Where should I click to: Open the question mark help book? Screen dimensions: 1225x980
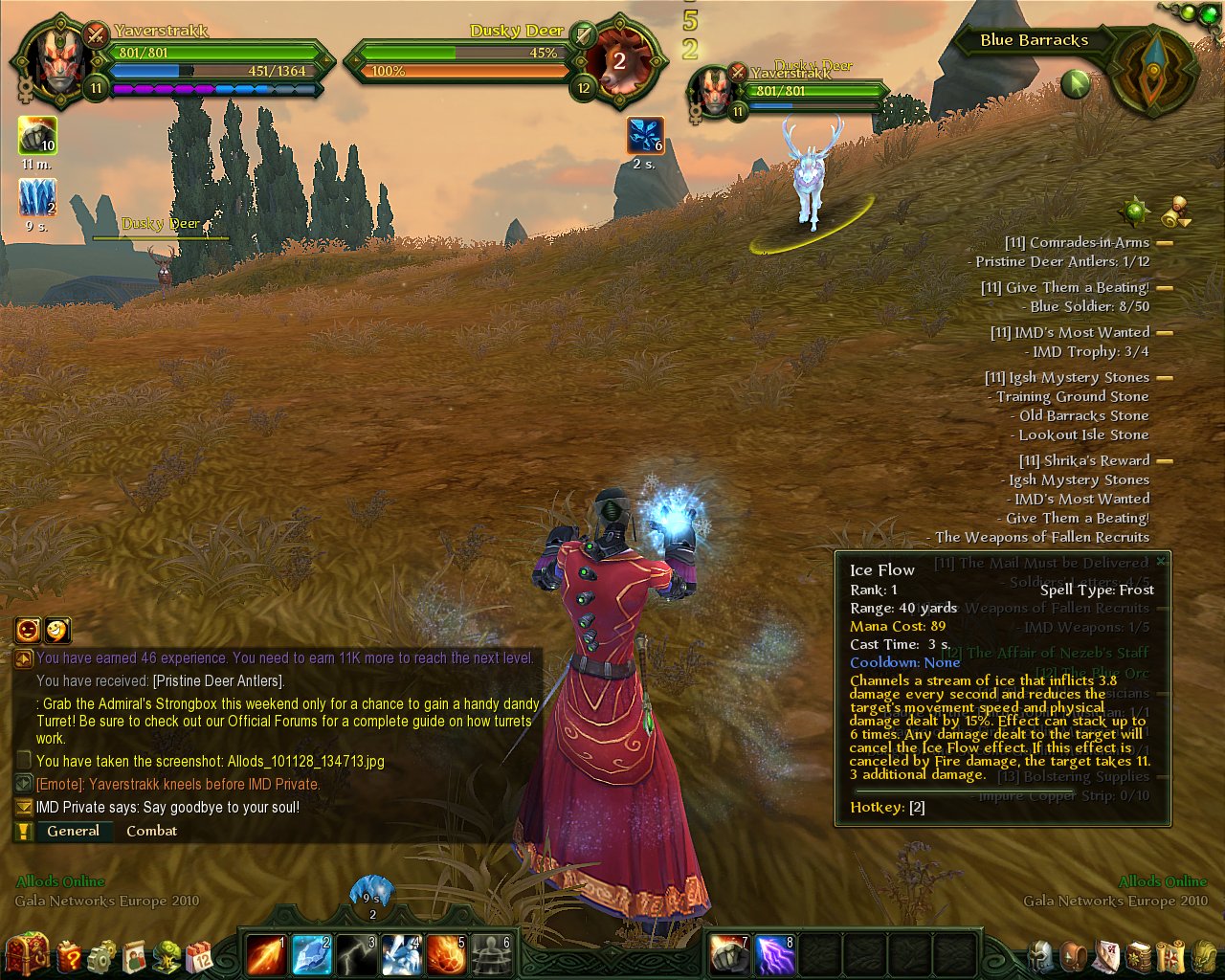pyautogui.click(x=70, y=955)
